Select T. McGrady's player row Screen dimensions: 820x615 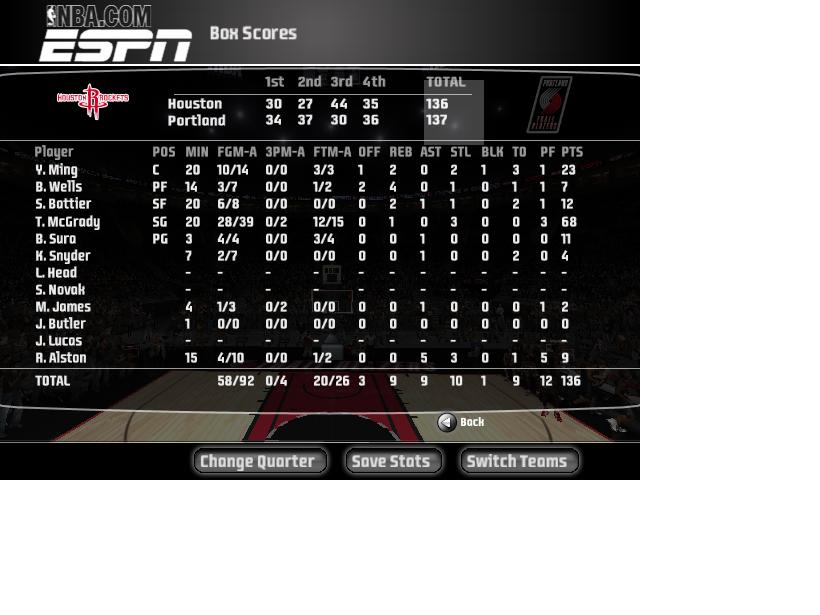tap(68, 222)
